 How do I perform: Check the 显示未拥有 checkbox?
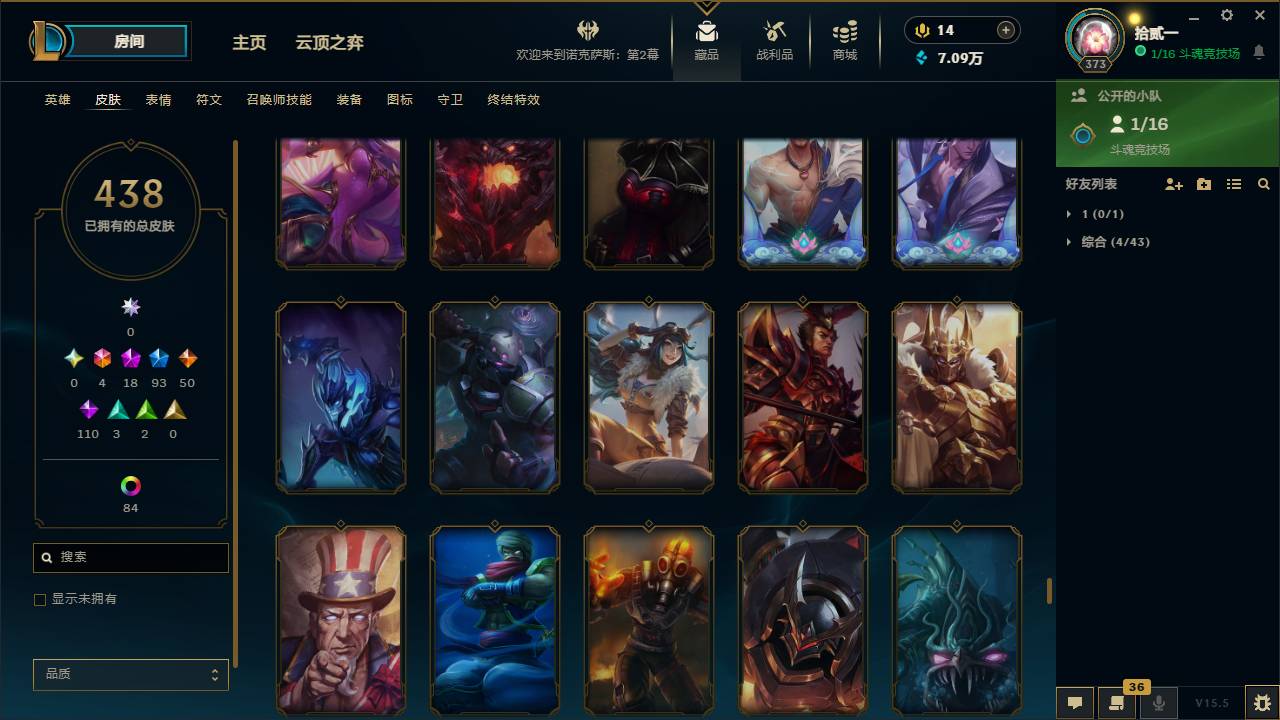pyautogui.click(x=40, y=599)
